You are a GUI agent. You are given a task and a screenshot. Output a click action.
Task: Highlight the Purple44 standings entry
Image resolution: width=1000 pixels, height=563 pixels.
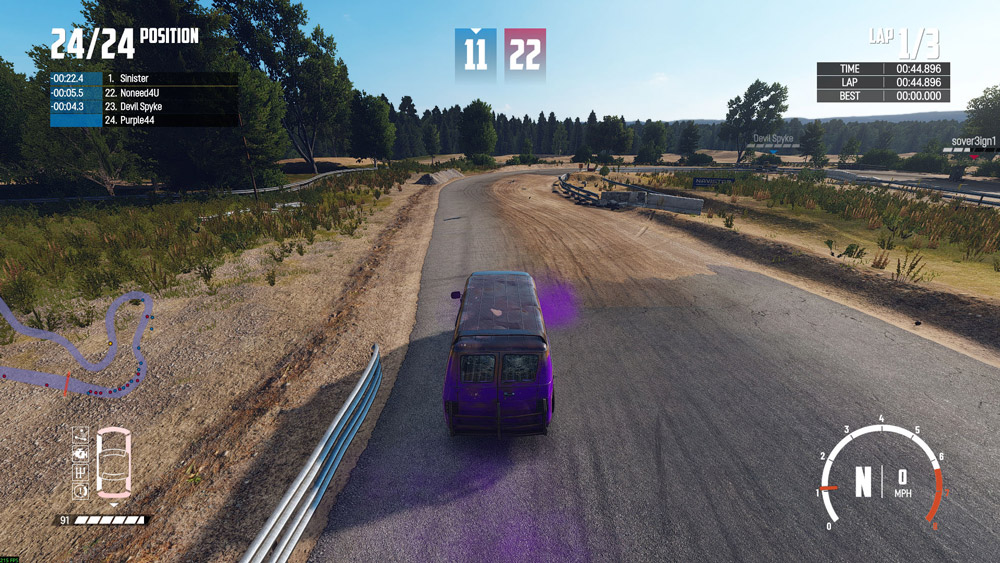click(x=143, y=120)
